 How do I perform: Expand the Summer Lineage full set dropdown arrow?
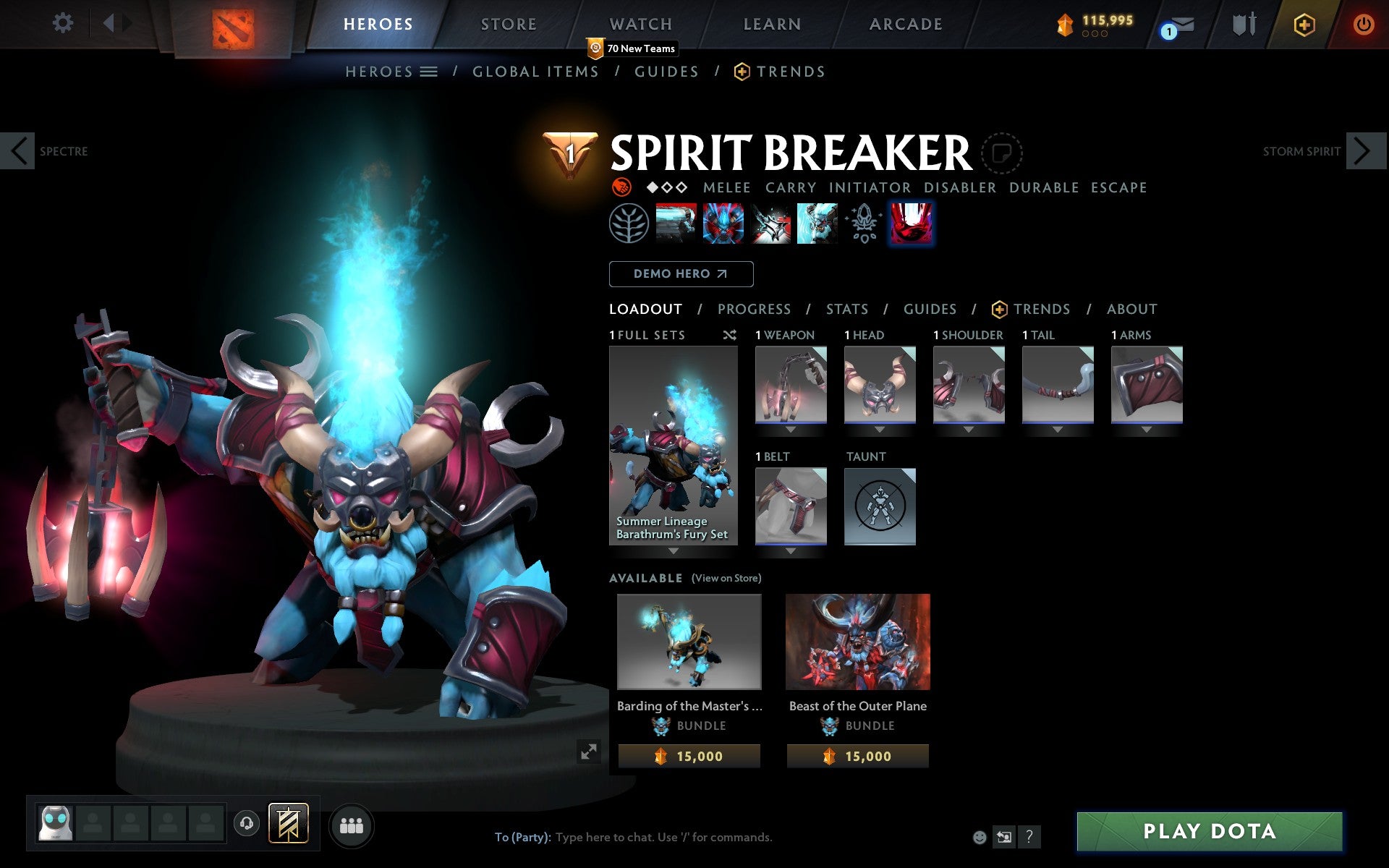click(674, 551)
